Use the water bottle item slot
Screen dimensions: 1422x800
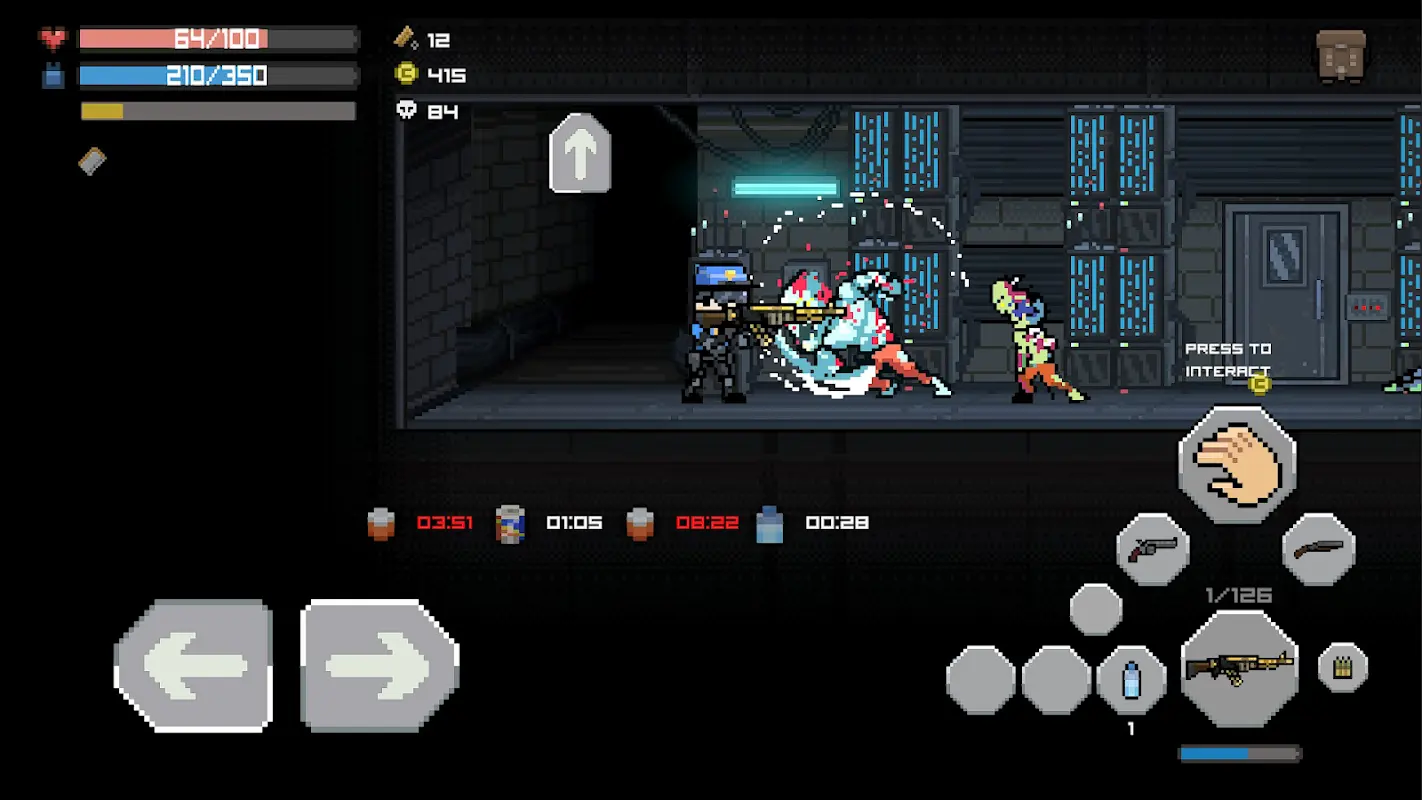tap(1131, 680)
